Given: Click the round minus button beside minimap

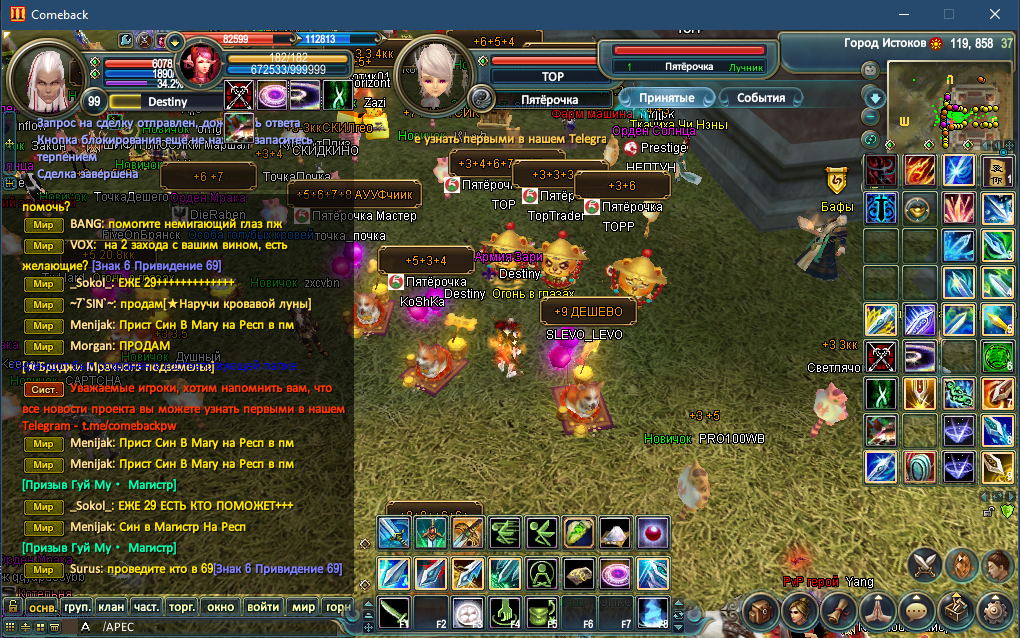Looking at the screenshot, I should pyautogui.click(x=870, y=116).
